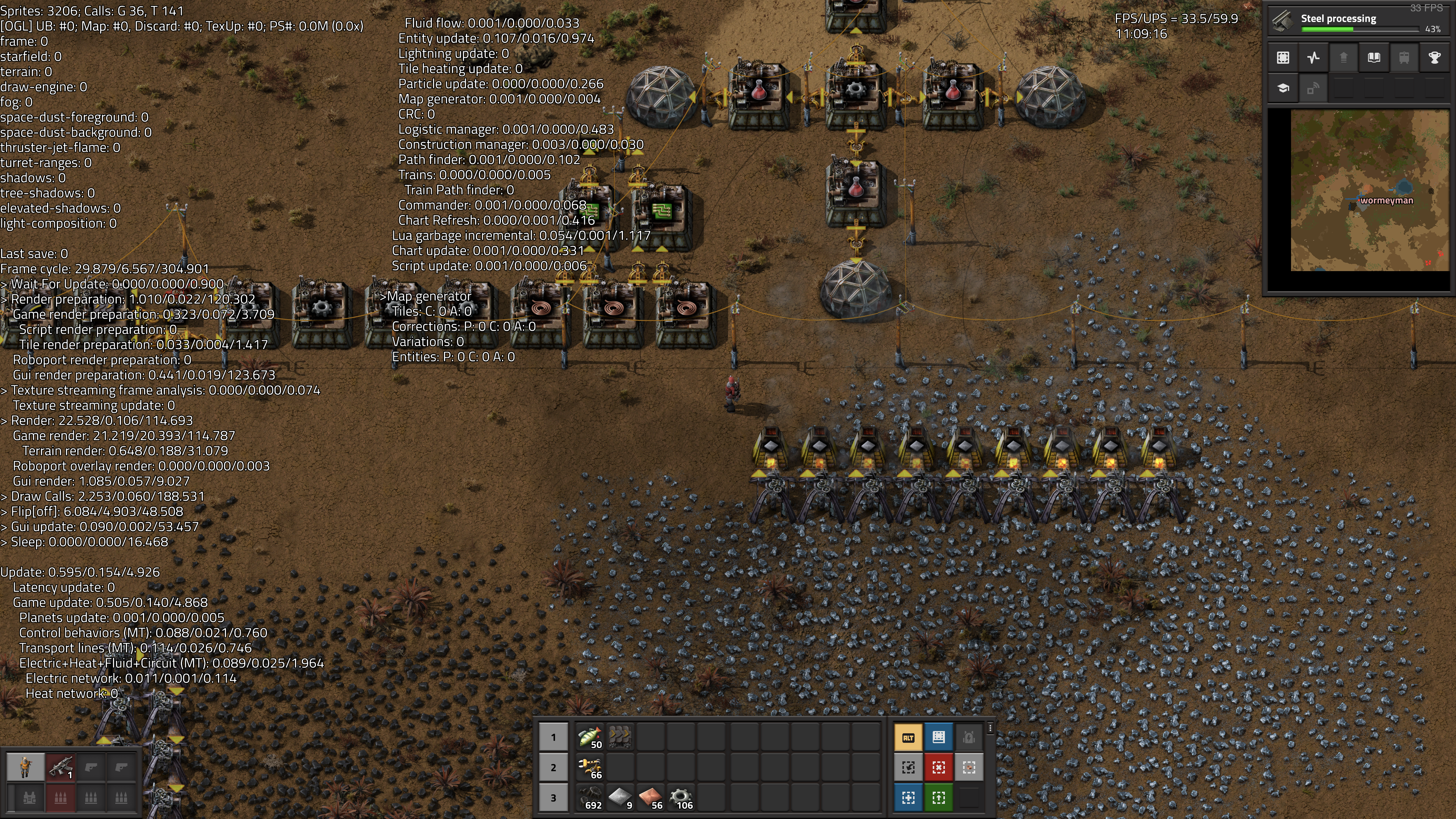
Task: Activate the red deconstruction planner shortcut
Action: (x=938, y=767)
